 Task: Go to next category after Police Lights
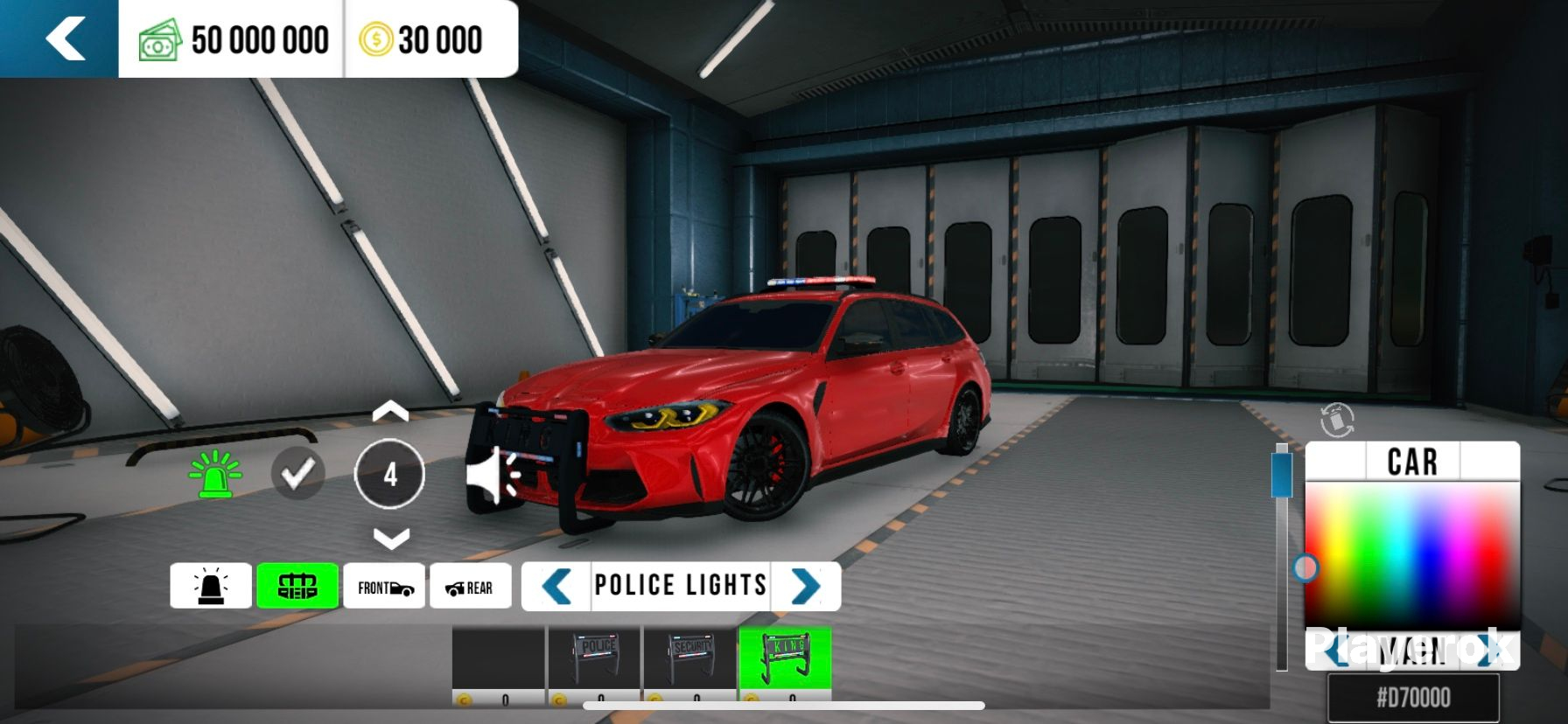tap(805, 586)
